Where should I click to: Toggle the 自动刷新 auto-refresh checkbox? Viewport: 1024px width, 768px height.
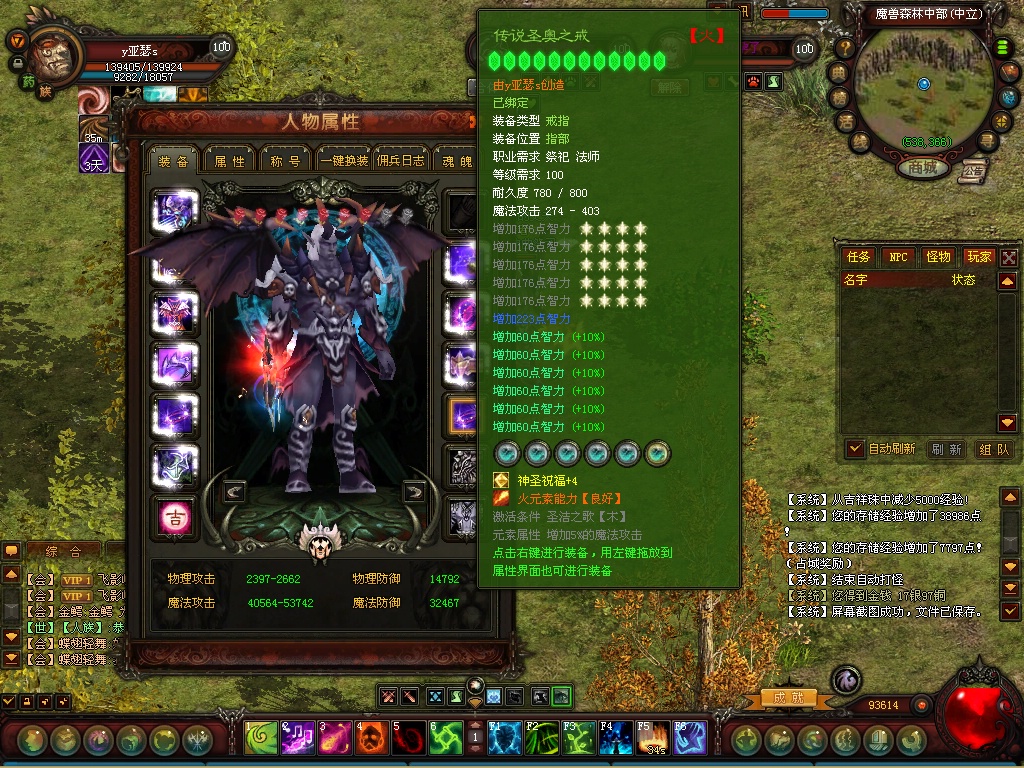(x=855, y=449)
